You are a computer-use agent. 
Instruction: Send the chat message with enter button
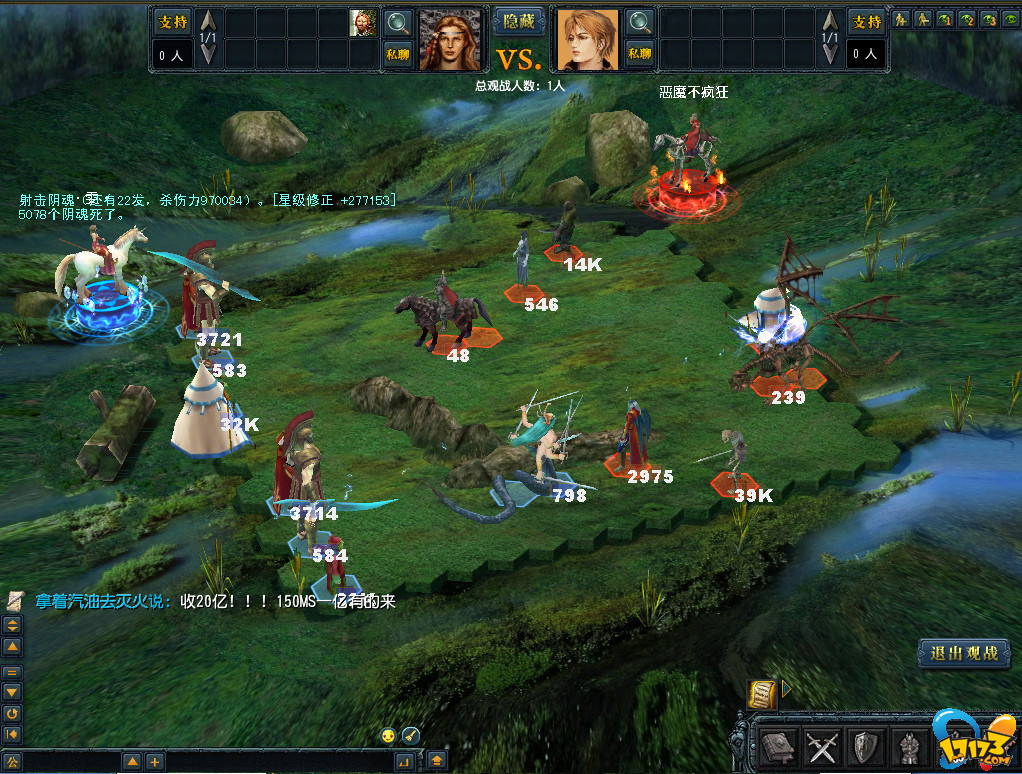tap(404, 762)
